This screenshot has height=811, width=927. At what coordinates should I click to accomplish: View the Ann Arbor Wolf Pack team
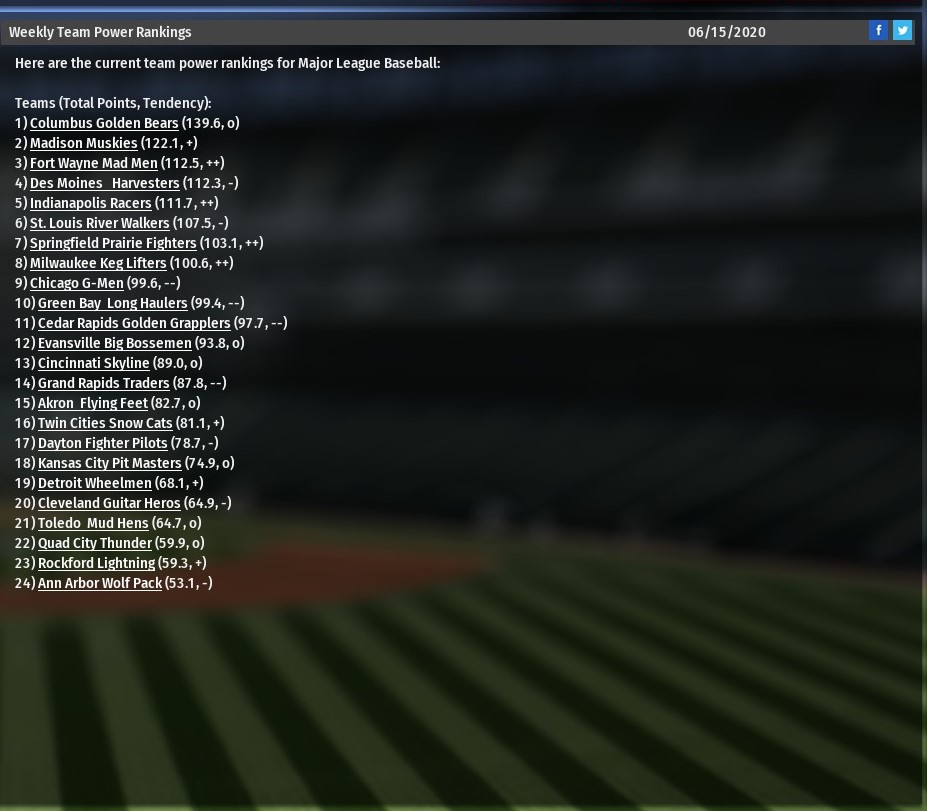pos(99,583)
